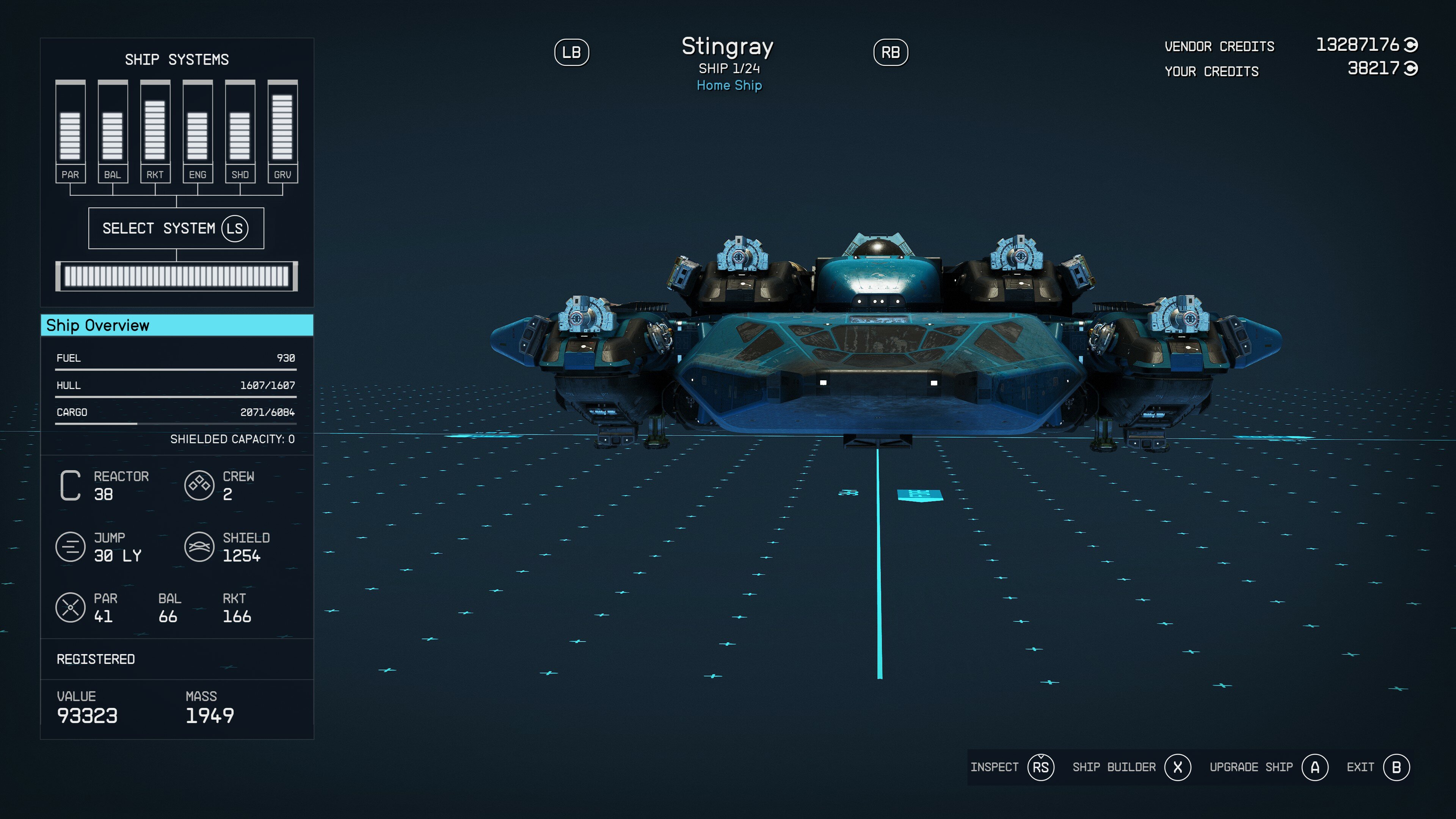The height and width of the screenshot is (819, 1456).
Task: Expand the Ship Overview section
Action: click(176, 326)
